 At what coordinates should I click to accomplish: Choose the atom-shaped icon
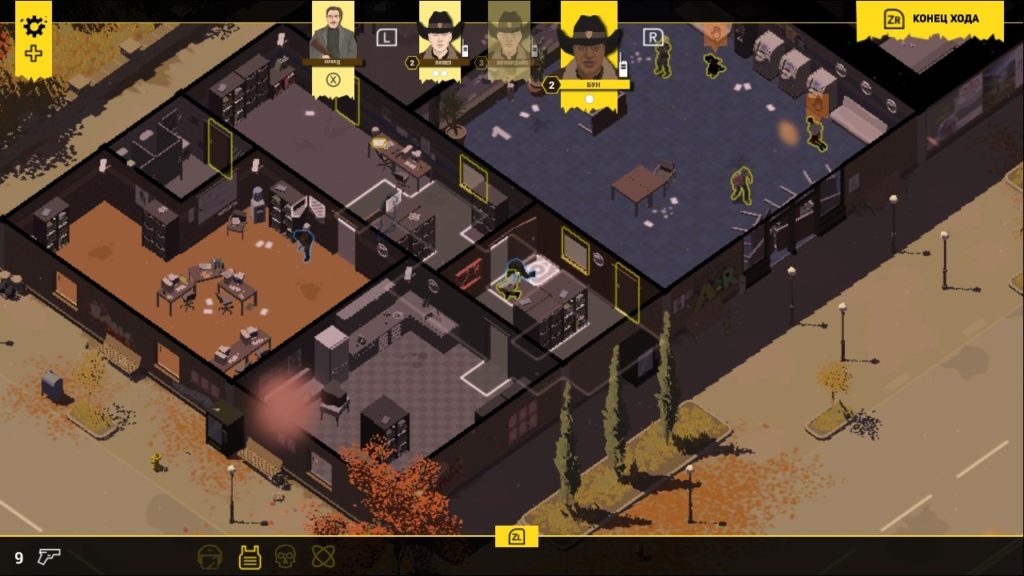click(320, 557)
